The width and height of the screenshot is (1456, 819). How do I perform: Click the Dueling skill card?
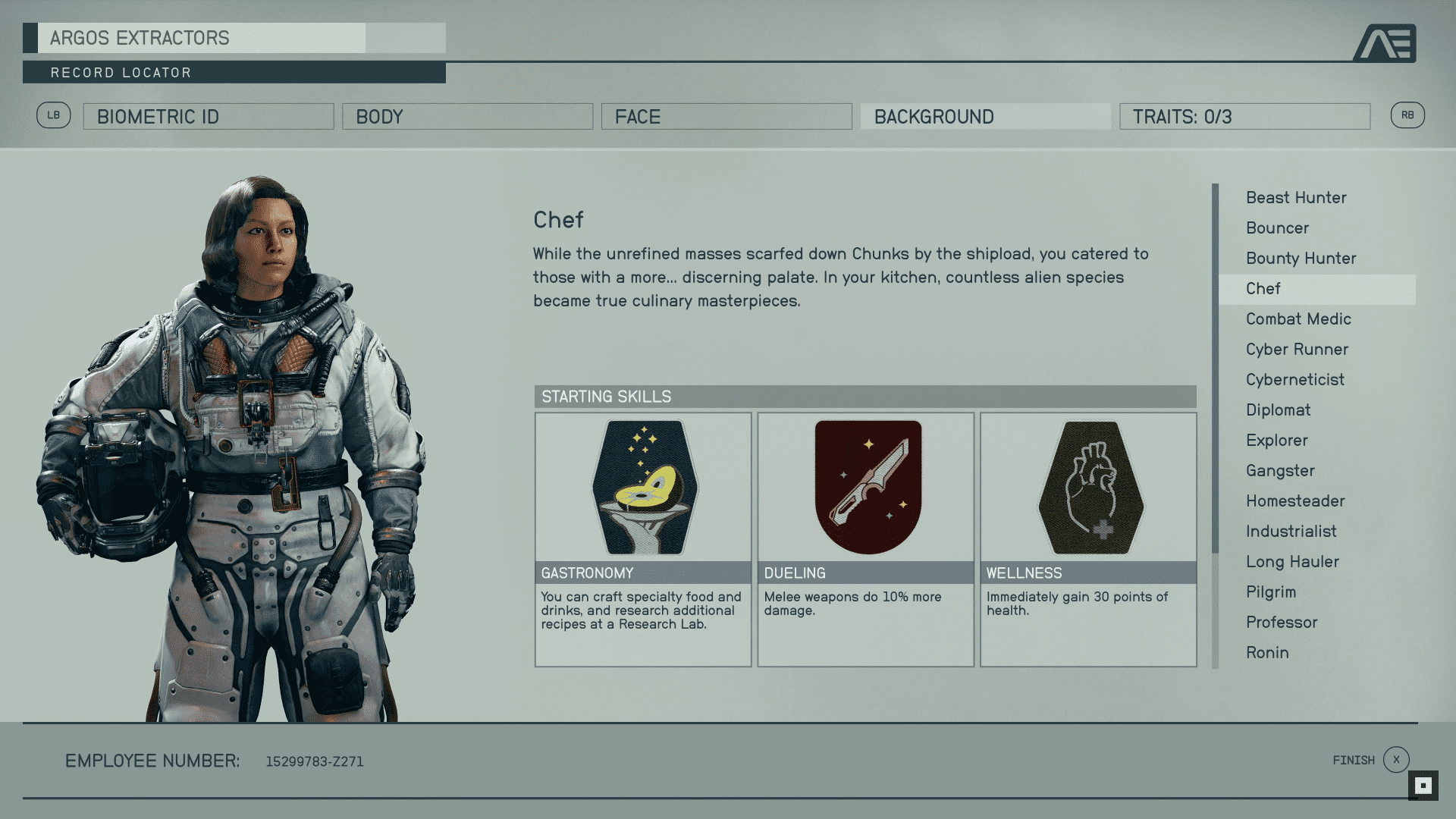(x=865, y=539)
